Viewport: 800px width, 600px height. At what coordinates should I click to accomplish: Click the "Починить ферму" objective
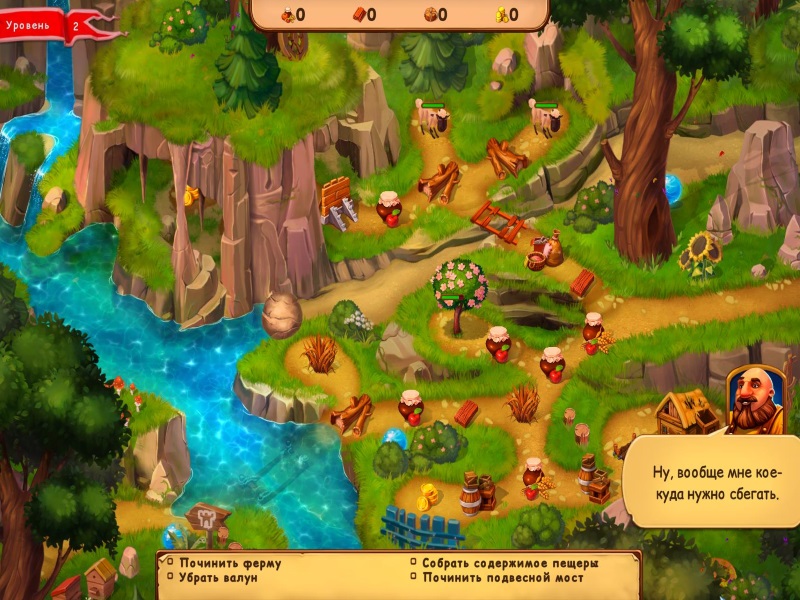(229, 563)
